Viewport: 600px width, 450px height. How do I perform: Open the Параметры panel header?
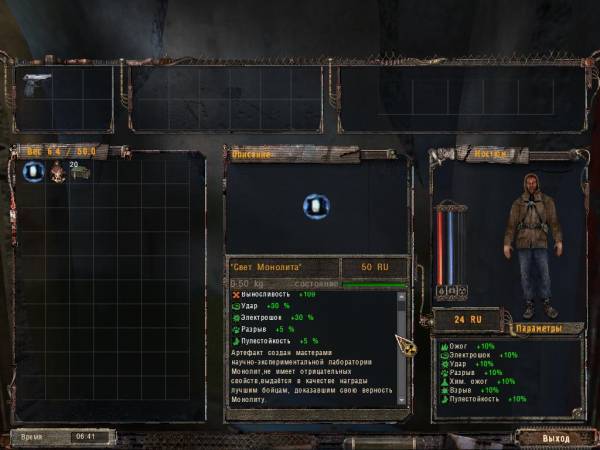[548, 328]
